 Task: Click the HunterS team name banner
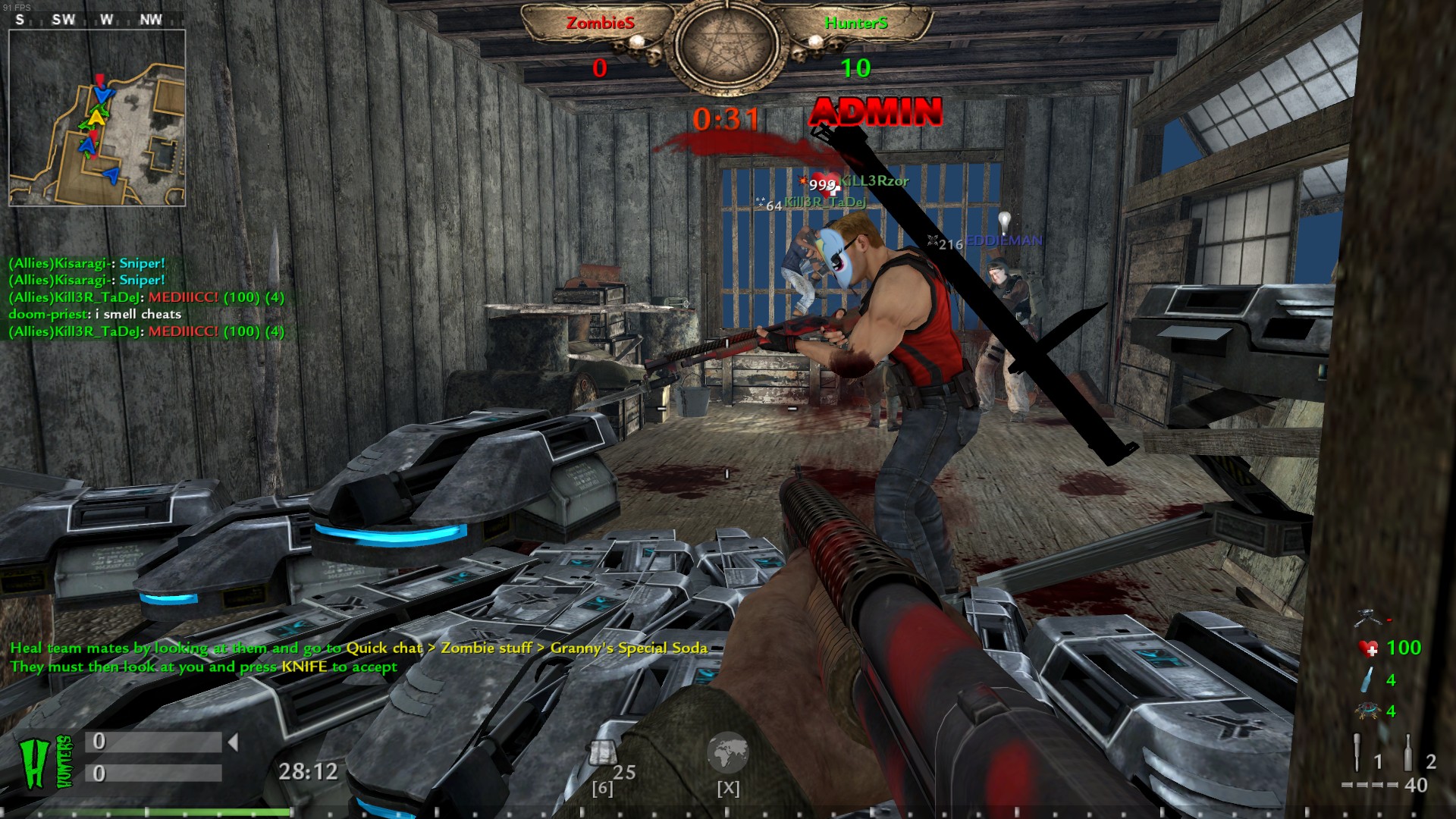tap(856, 24)
